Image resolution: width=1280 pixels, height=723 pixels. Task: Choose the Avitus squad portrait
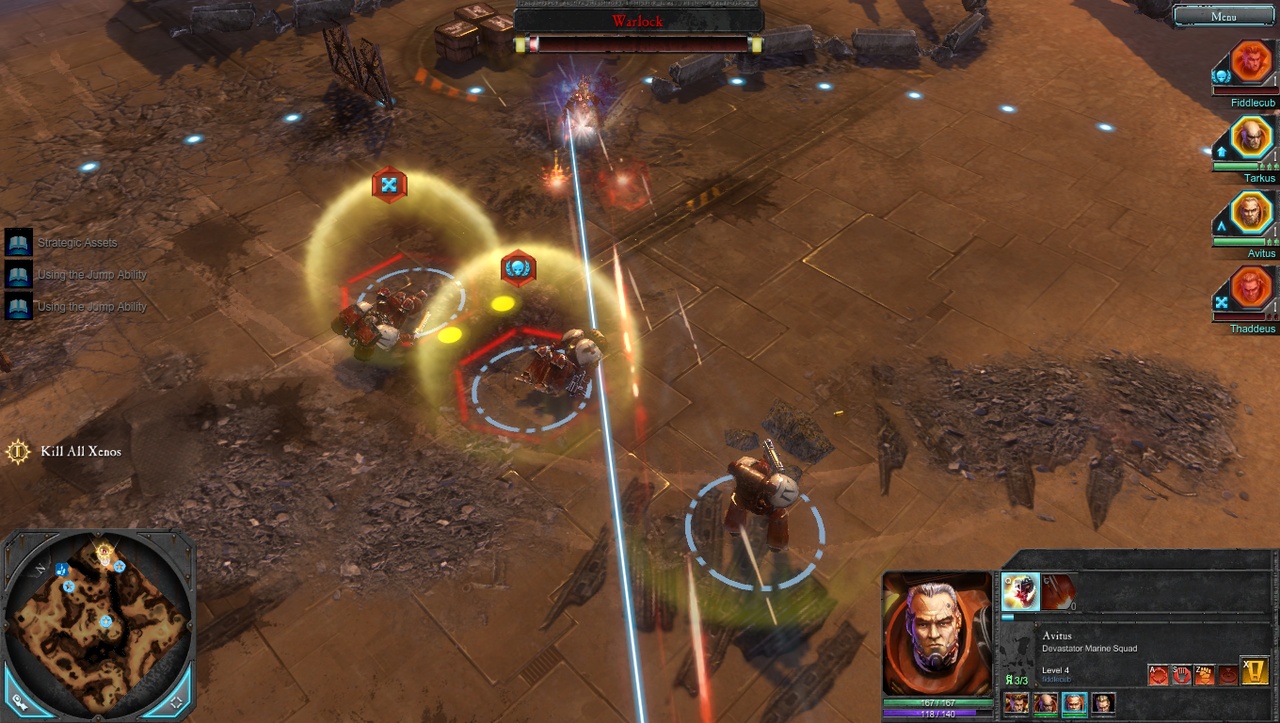(x=1251, y=213)
